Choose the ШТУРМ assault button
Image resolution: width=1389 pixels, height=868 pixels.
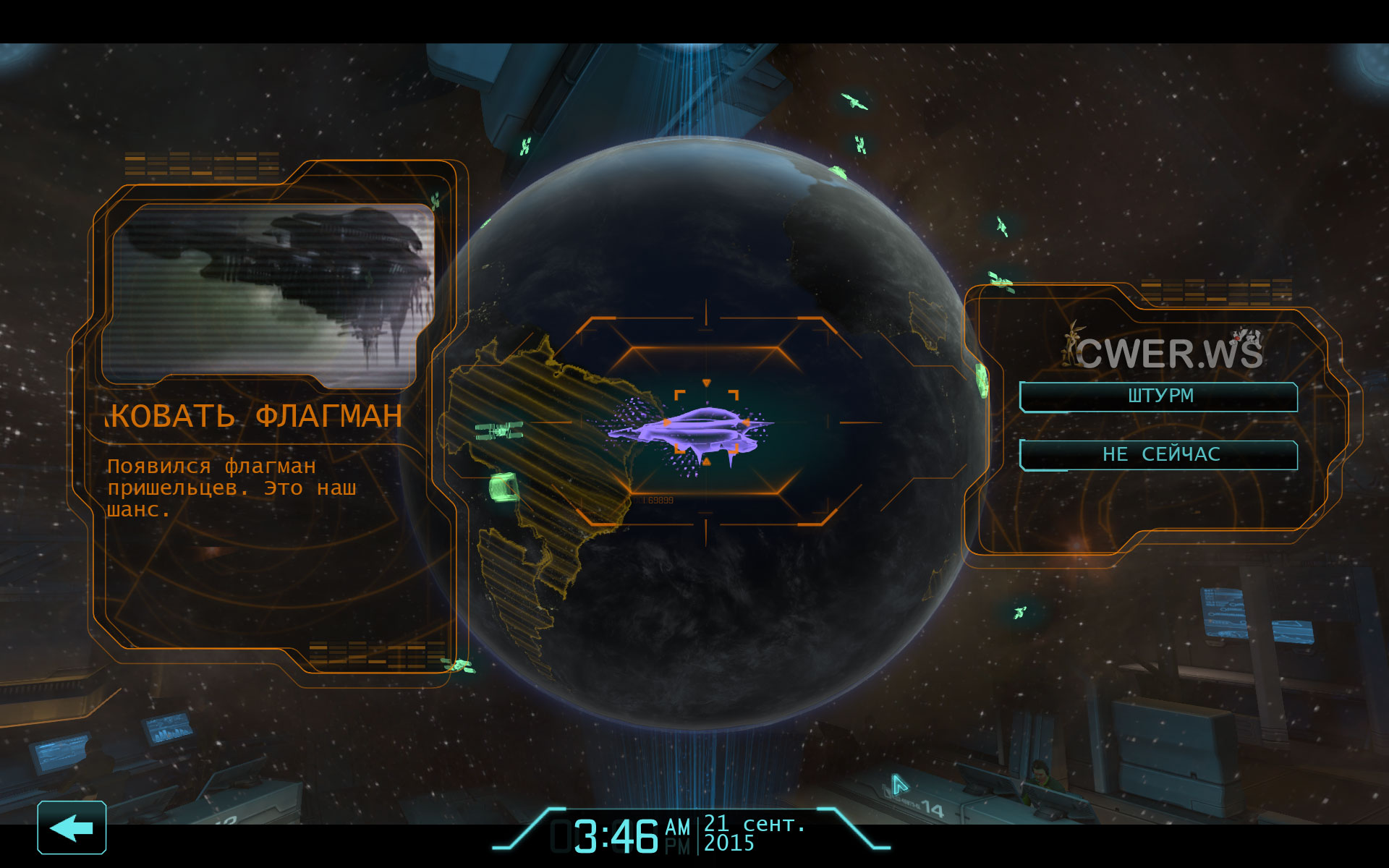pos(1159,396)
